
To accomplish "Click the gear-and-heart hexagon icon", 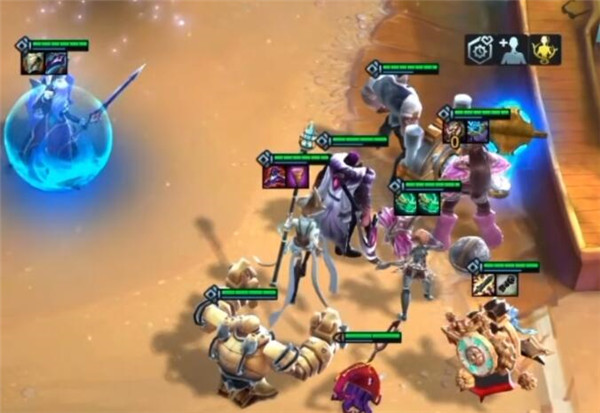I will [480, 50].
